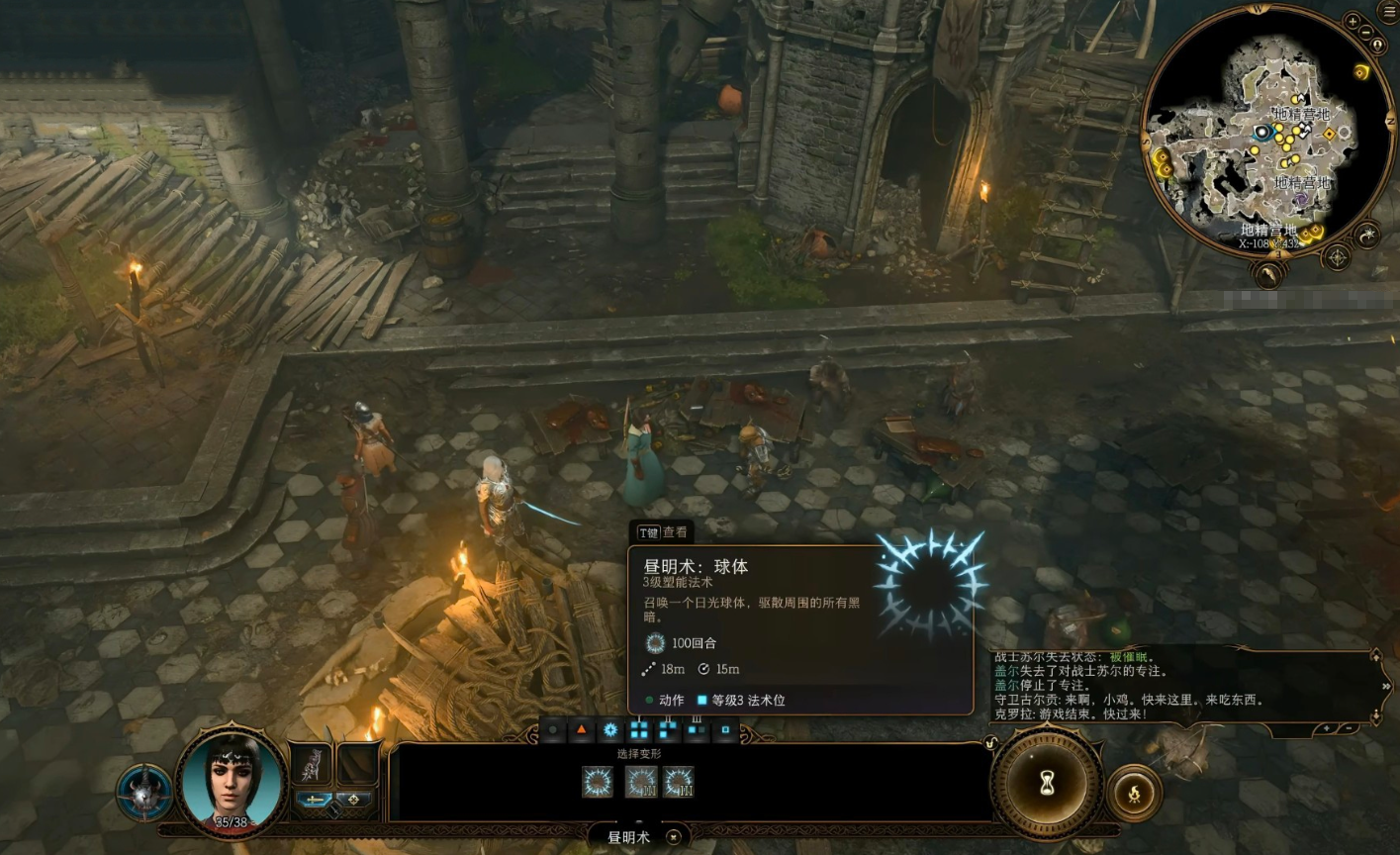Decrease combat log size with minus button
The height and width of the screenshot is (855, 1400).
[1351, 728]
